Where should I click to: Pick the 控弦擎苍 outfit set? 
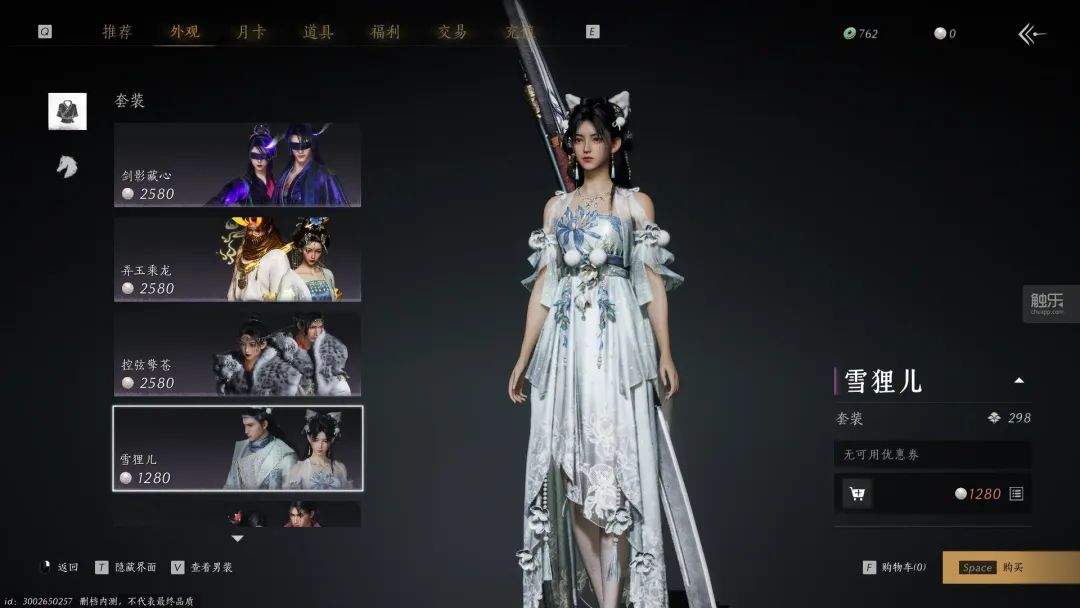coord(237,354)
